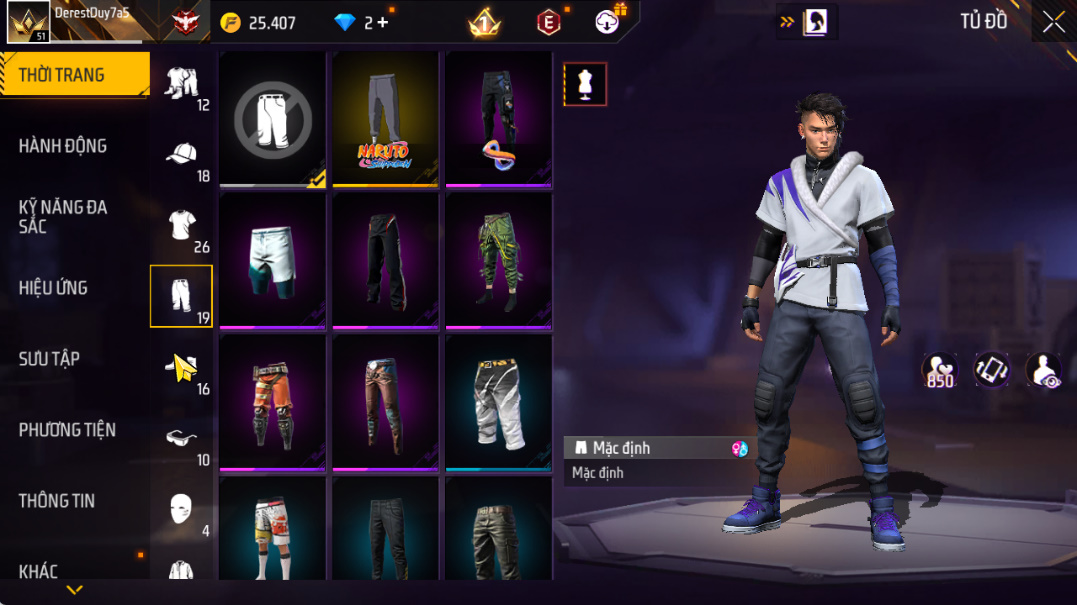Open the Thời Trang fashion tab
This screenshot has height=605, width=1077.
[62, 75]
